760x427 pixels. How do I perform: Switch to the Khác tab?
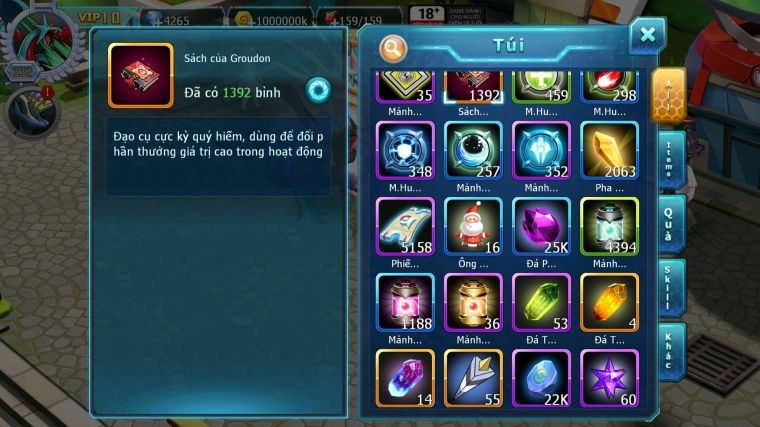(671, 350)
